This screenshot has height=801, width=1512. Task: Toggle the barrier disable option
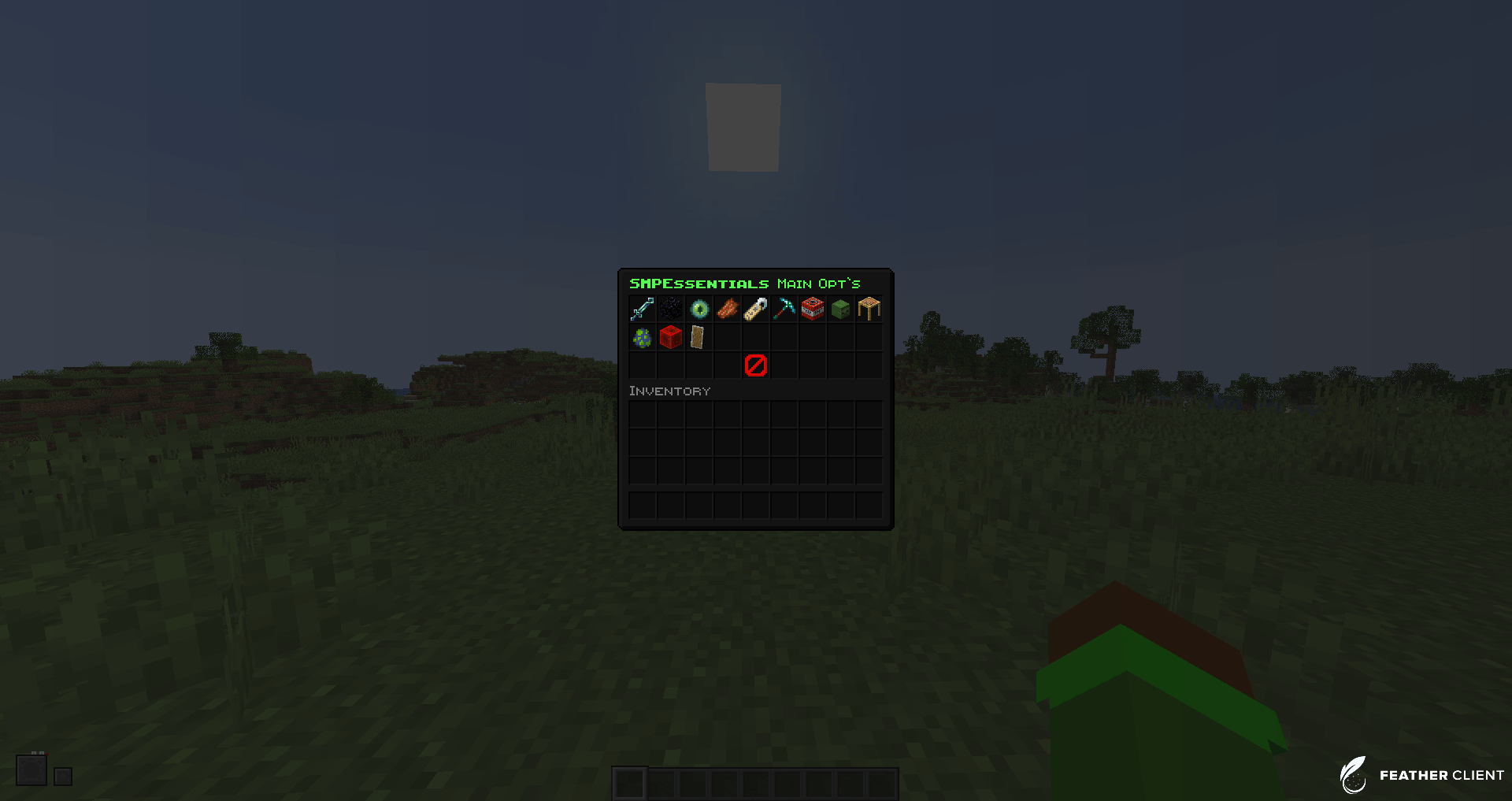754,365
